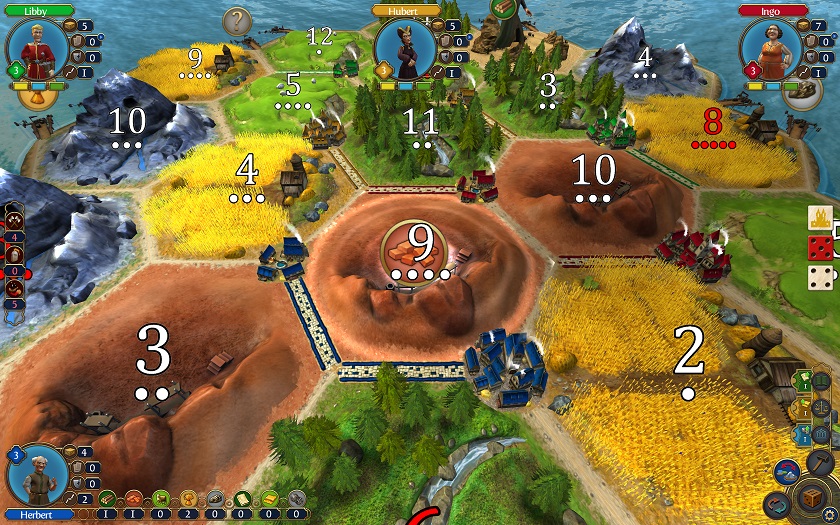
Task: Open the green city improvement track
Action: point(803,381)
